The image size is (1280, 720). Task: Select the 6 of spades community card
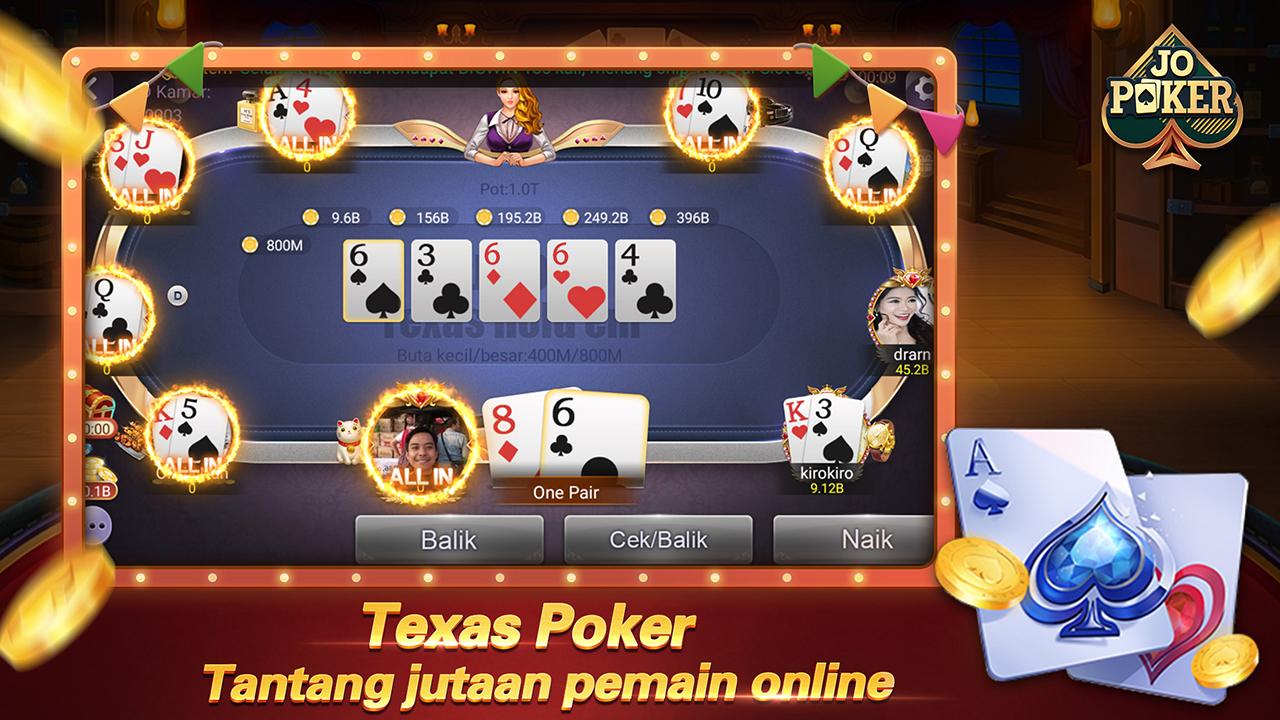(x=375, y=278)
